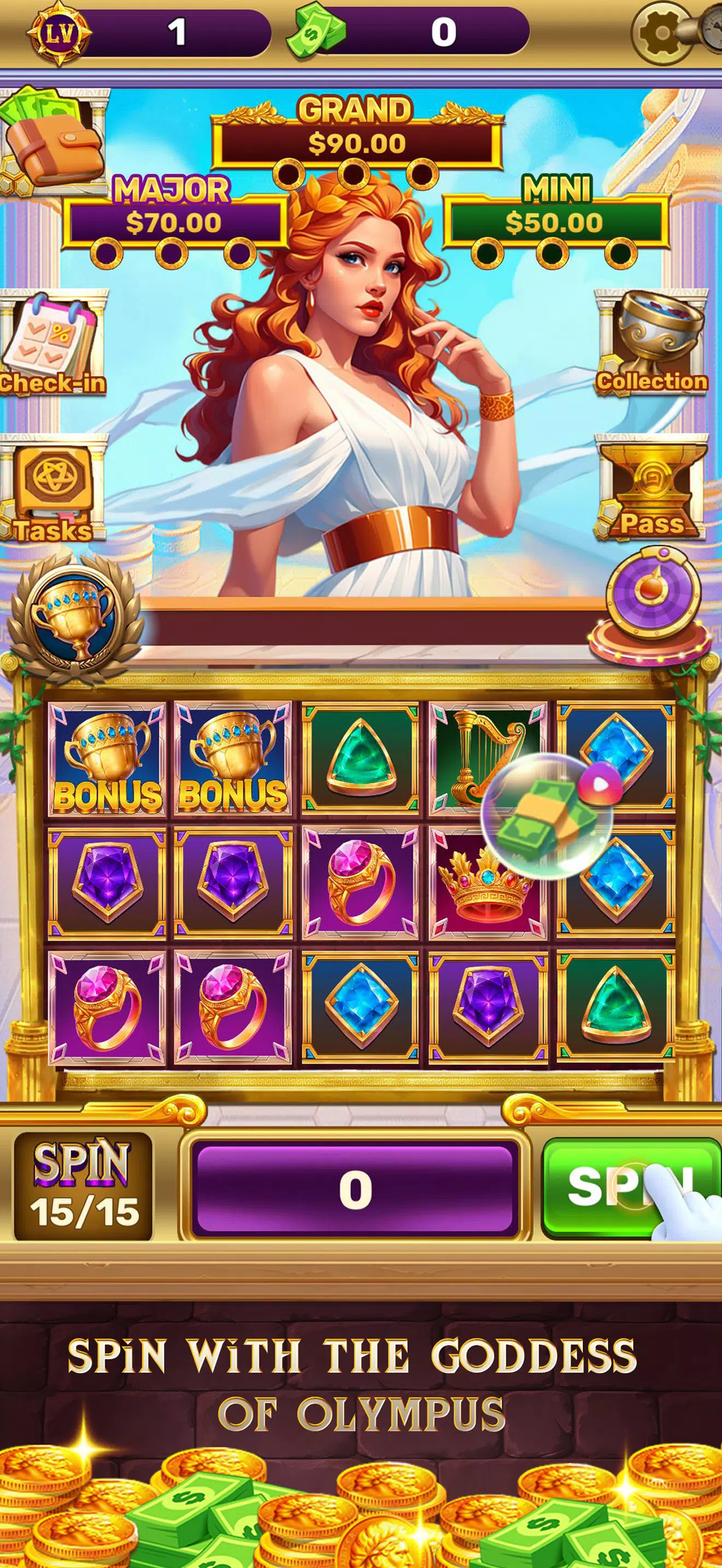The width and height of the screenshot is (722, 1568).
Task: Tap the LV level badge
Action: coord(58,32)
